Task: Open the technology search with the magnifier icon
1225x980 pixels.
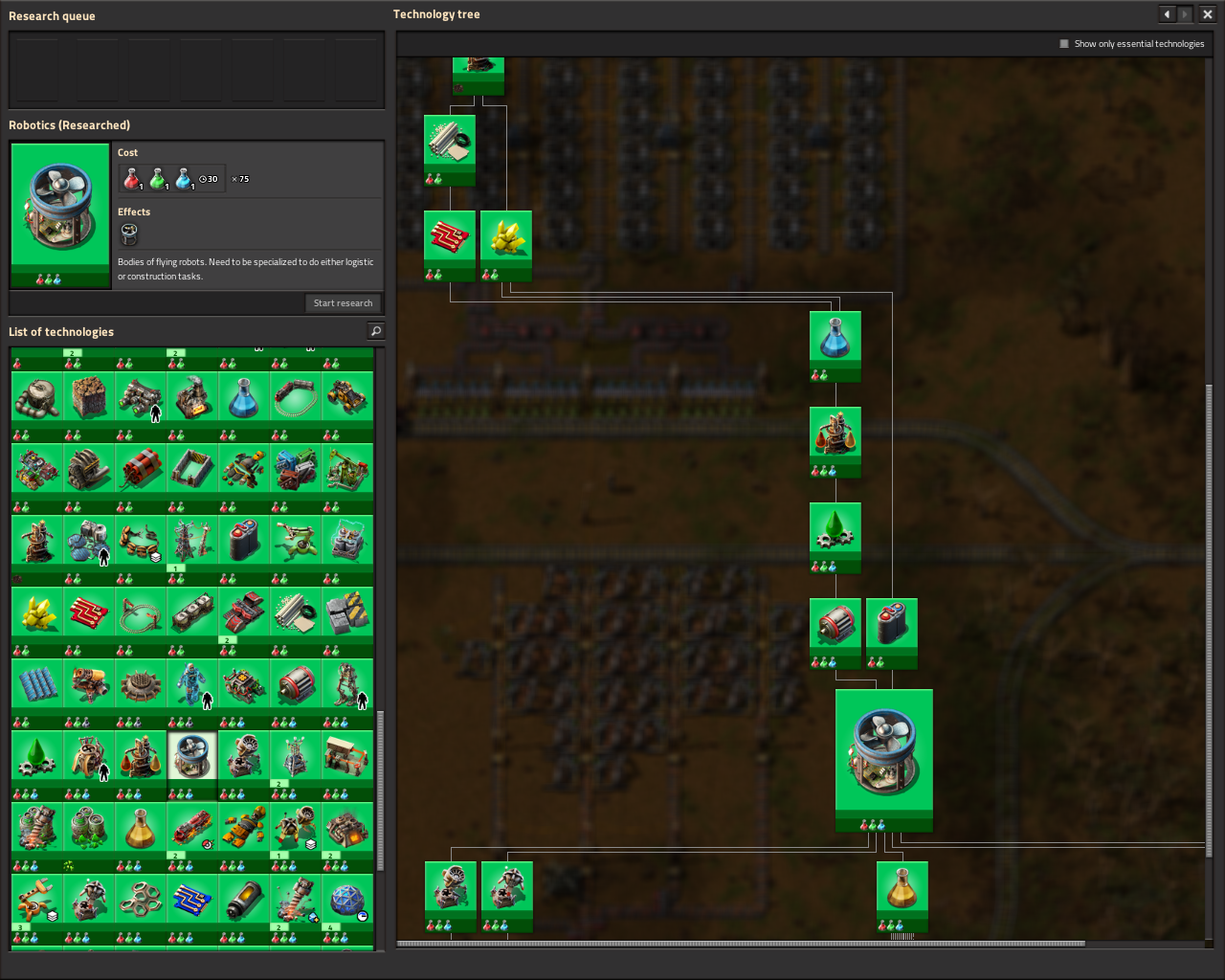Action: click(375, 331)
